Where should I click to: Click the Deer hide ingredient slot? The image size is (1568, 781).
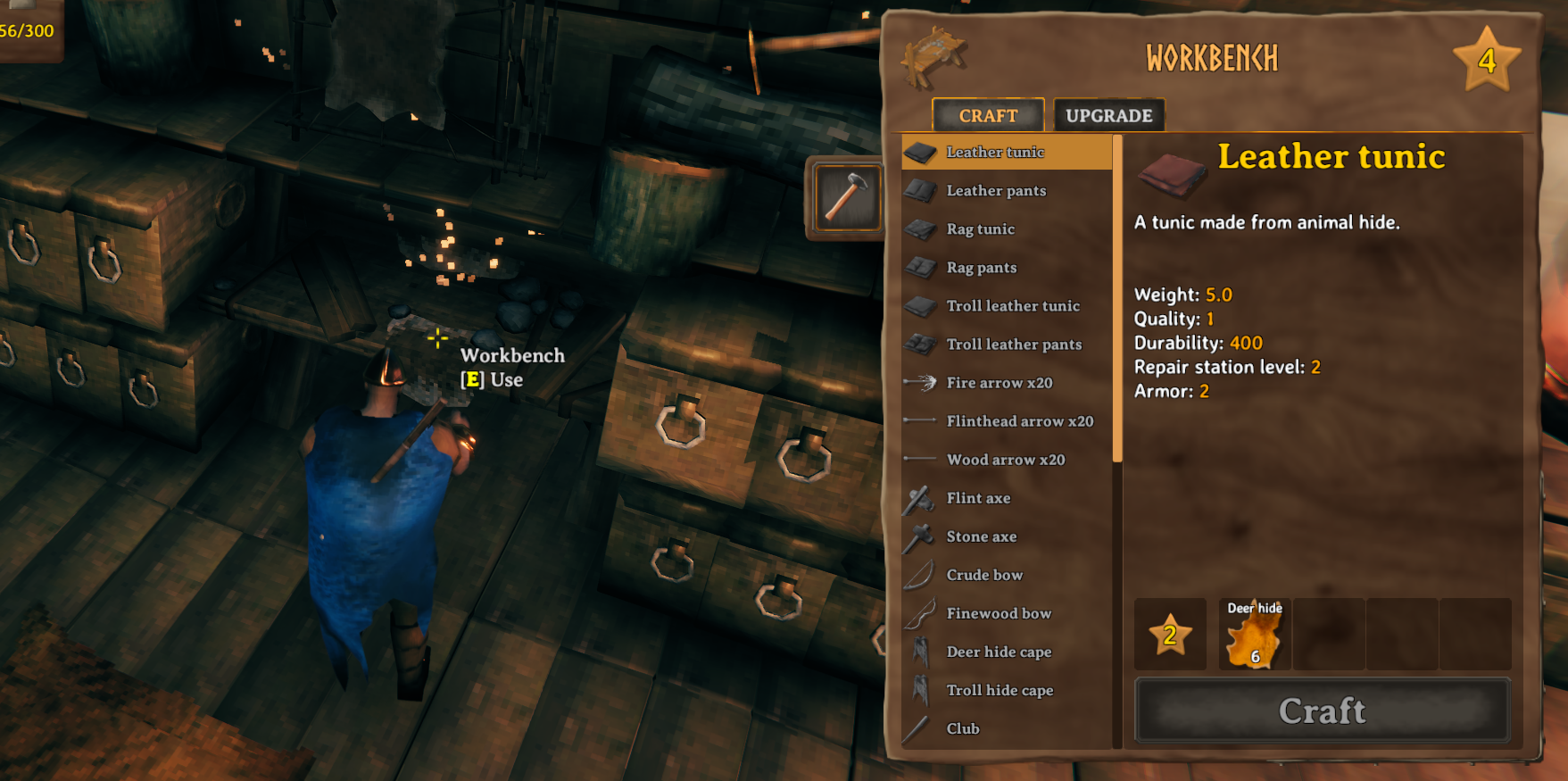pyautogui.click(x=1253, y=634)
